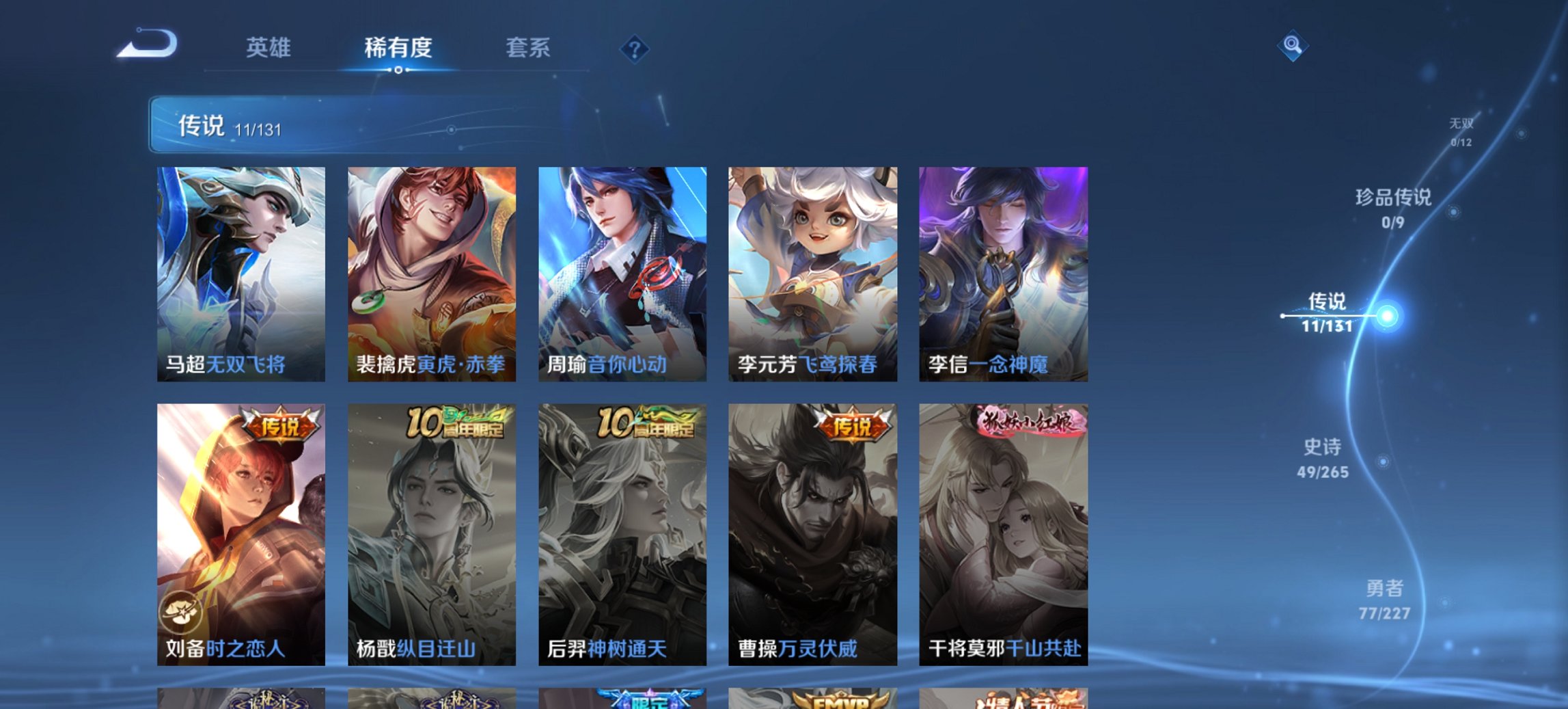Open the help question mark icon

(635, 48)
